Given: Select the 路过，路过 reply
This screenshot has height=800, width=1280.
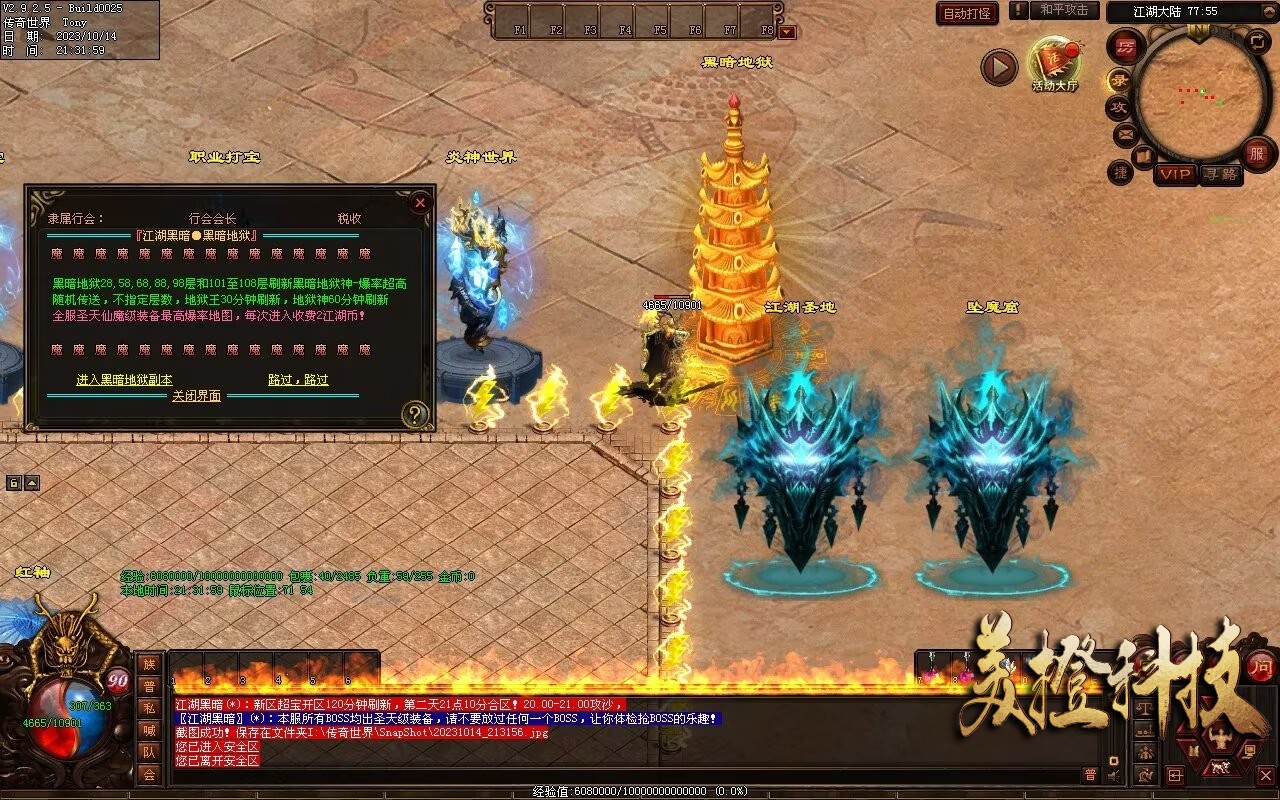Looking at the screenshot, I should (x=298, y=380).
